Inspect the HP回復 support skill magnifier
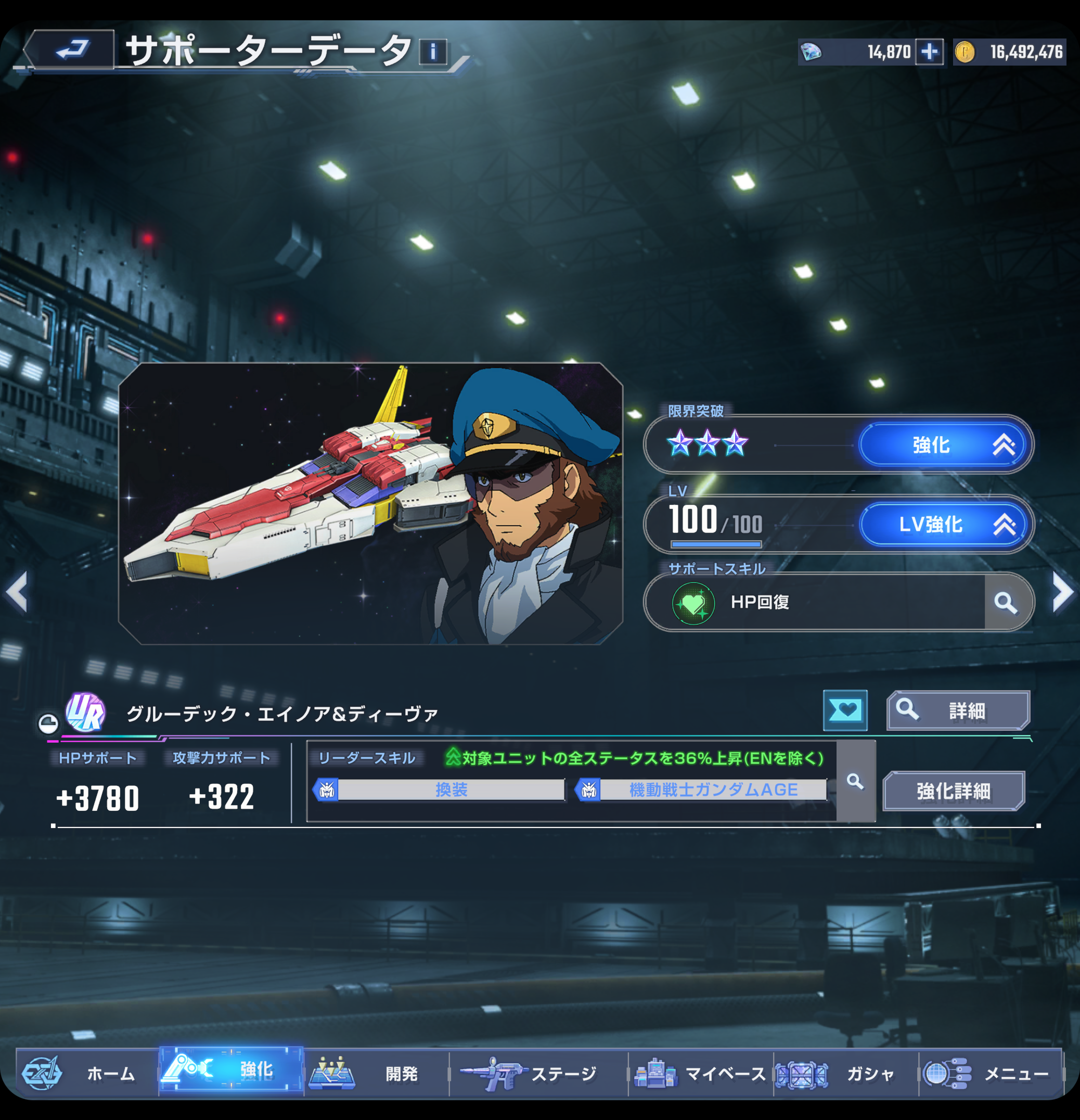Screen dimensions: 1080x1120 (x=1006, y=602)
